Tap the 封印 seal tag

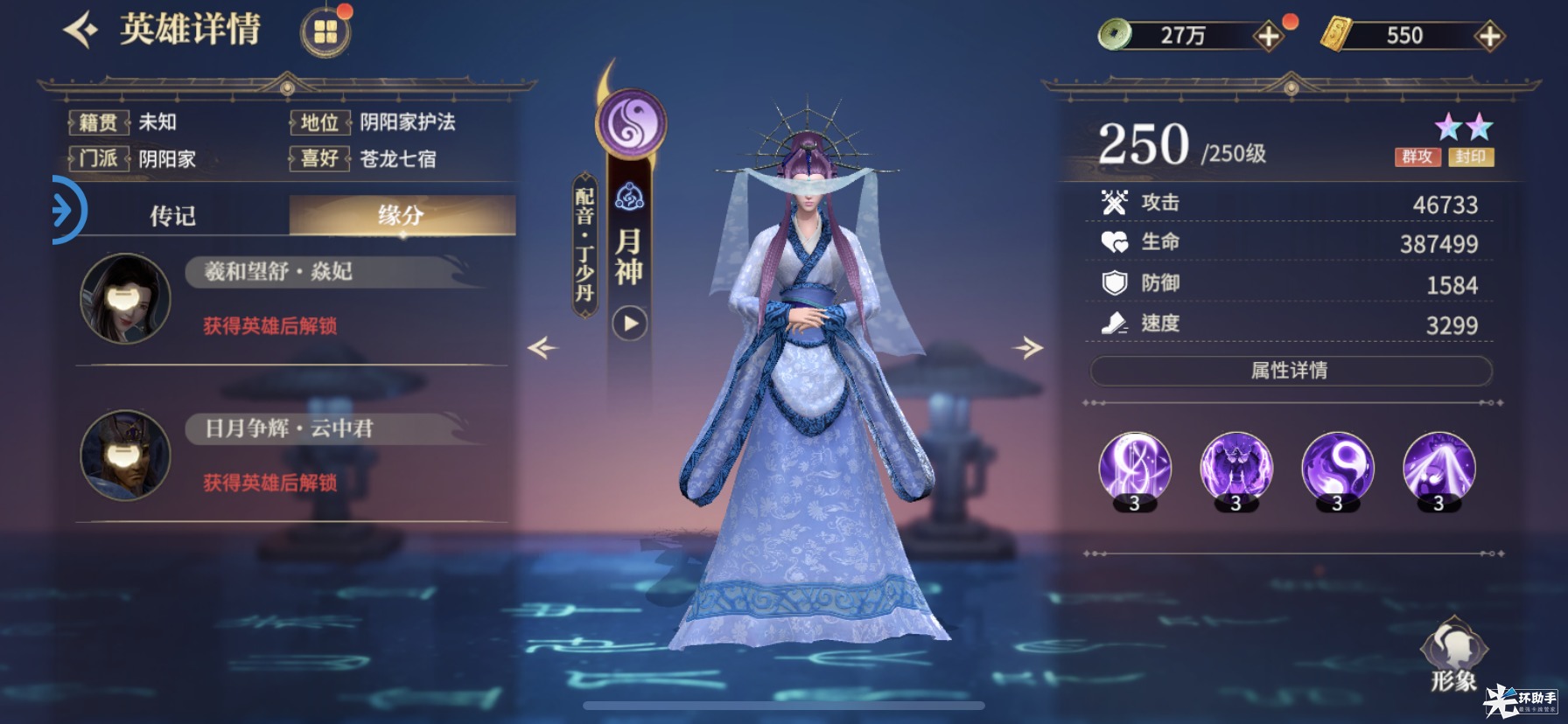[x=1471, y=157]
